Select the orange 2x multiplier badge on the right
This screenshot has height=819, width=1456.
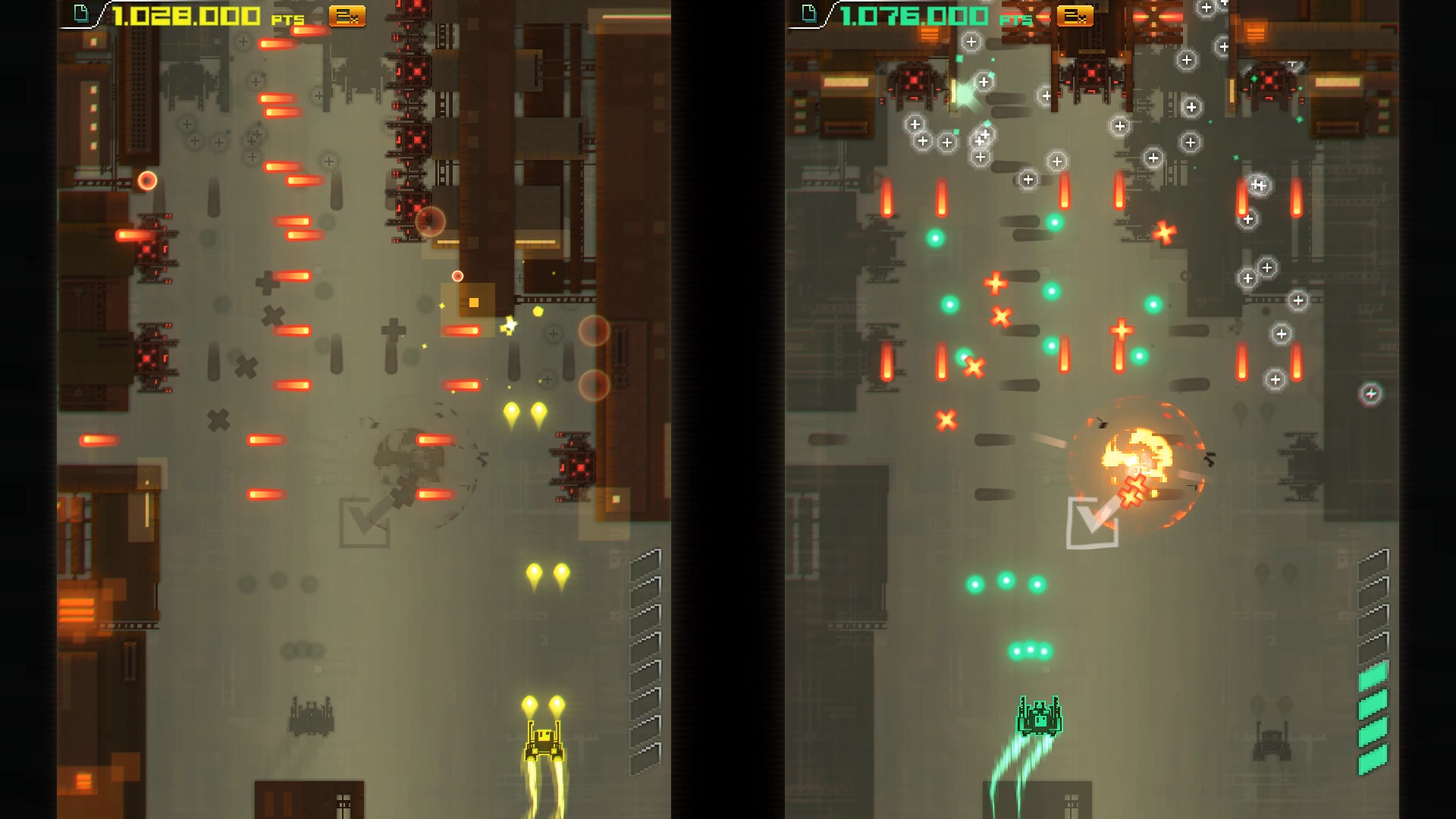coord(1074,15)
